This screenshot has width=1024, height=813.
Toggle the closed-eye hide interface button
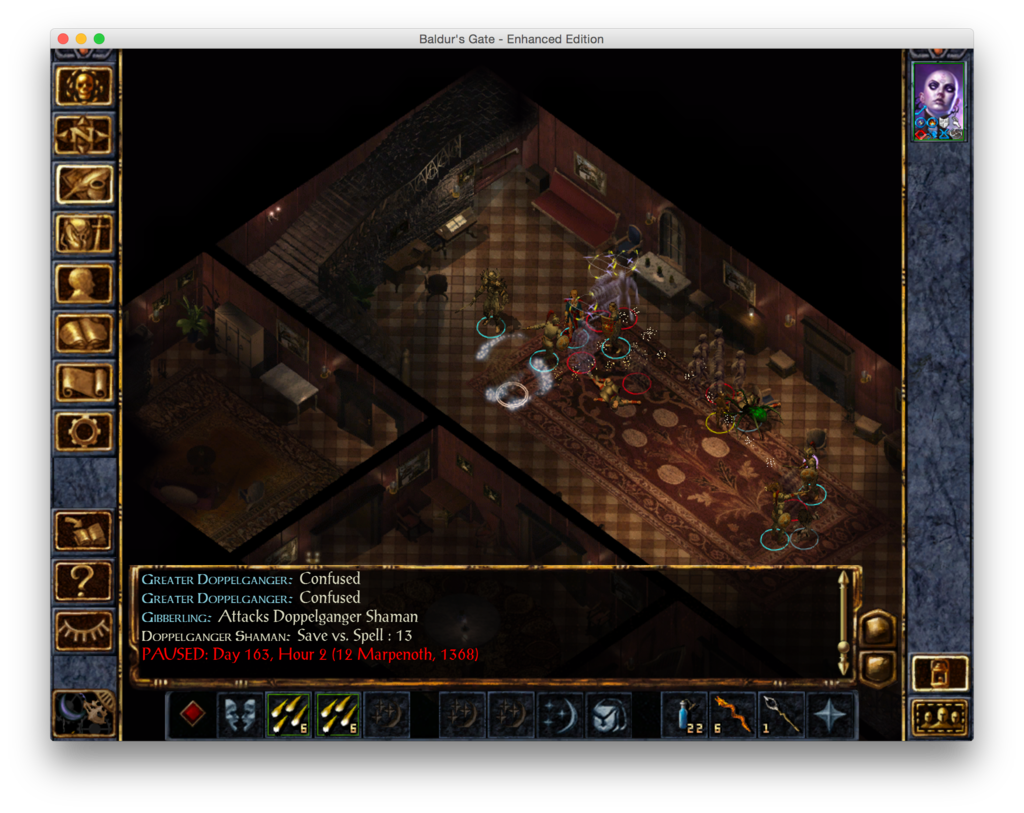[84, 630]
